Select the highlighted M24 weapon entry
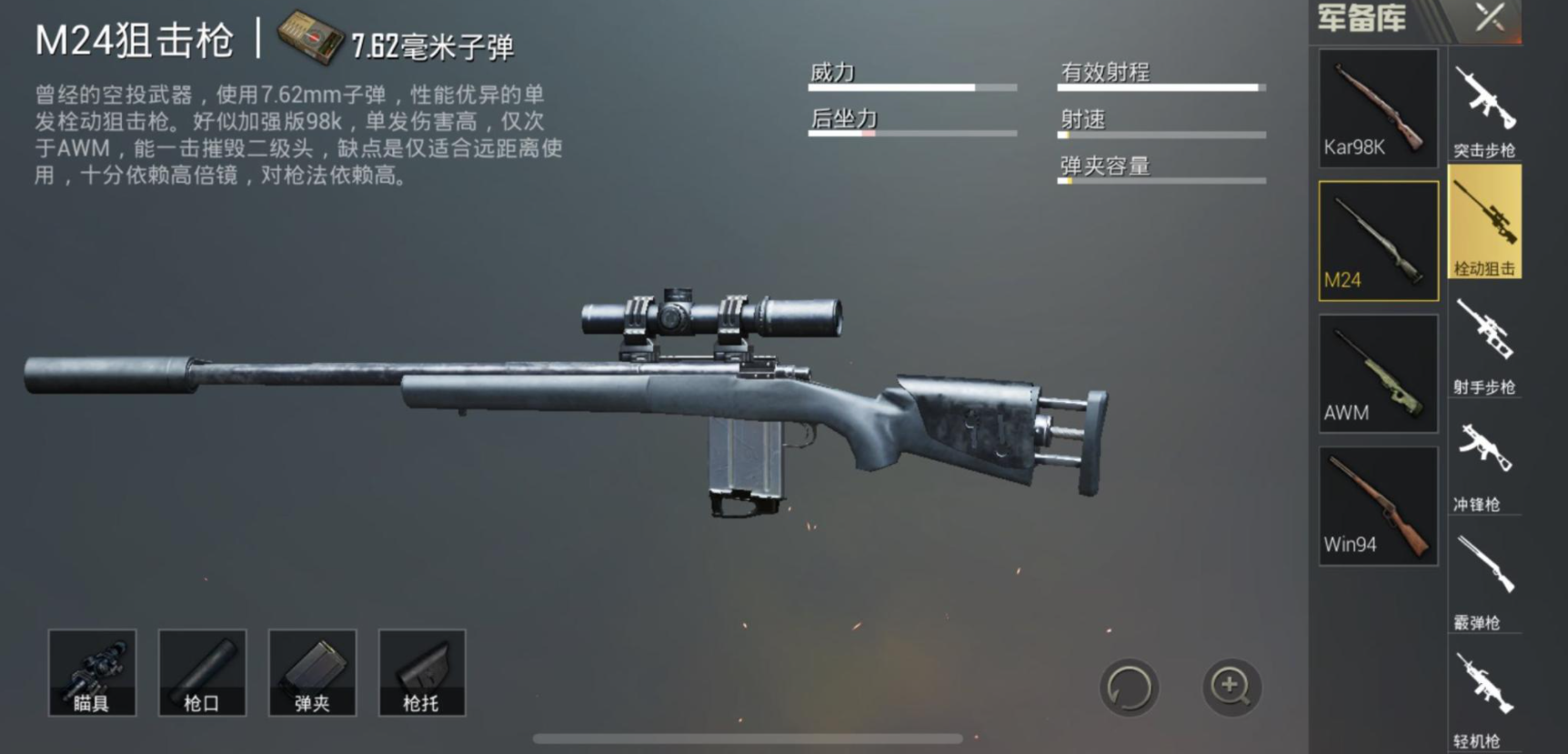Viewport: 1568px width, 754px height. coord(1376,239)
